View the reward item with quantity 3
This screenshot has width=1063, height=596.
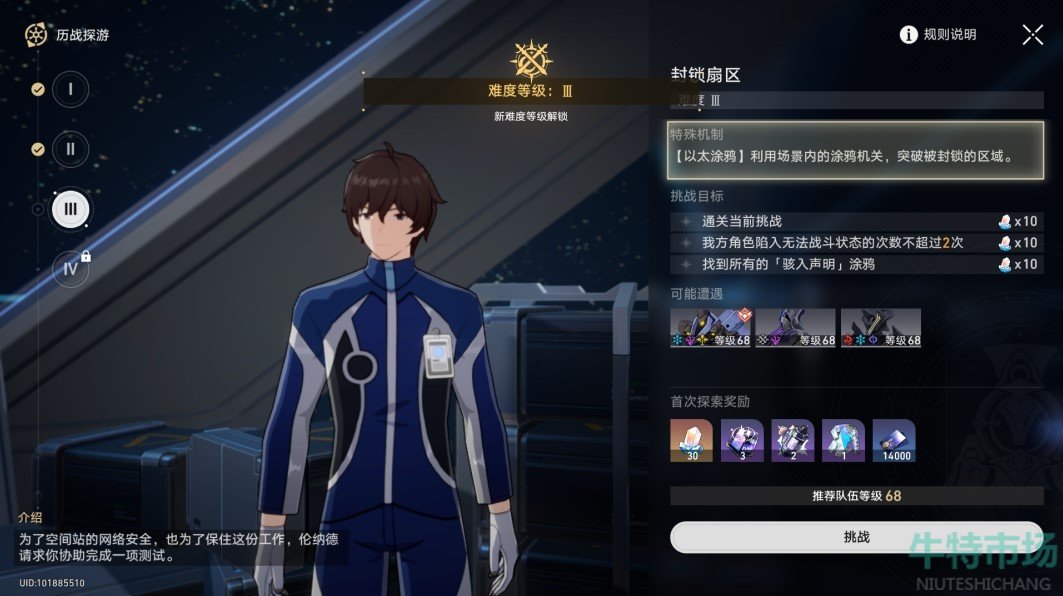pyautogui.click(x=742, y=441)
